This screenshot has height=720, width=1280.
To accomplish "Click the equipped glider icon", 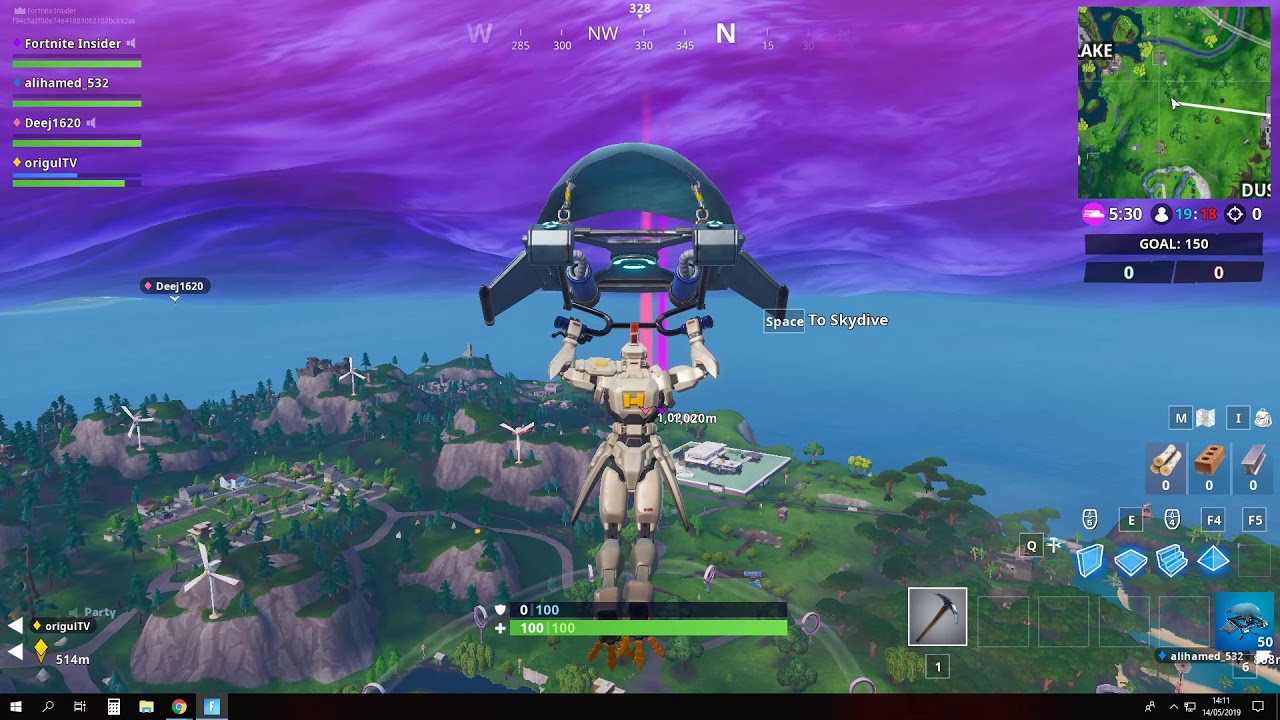I will 1244,627.
